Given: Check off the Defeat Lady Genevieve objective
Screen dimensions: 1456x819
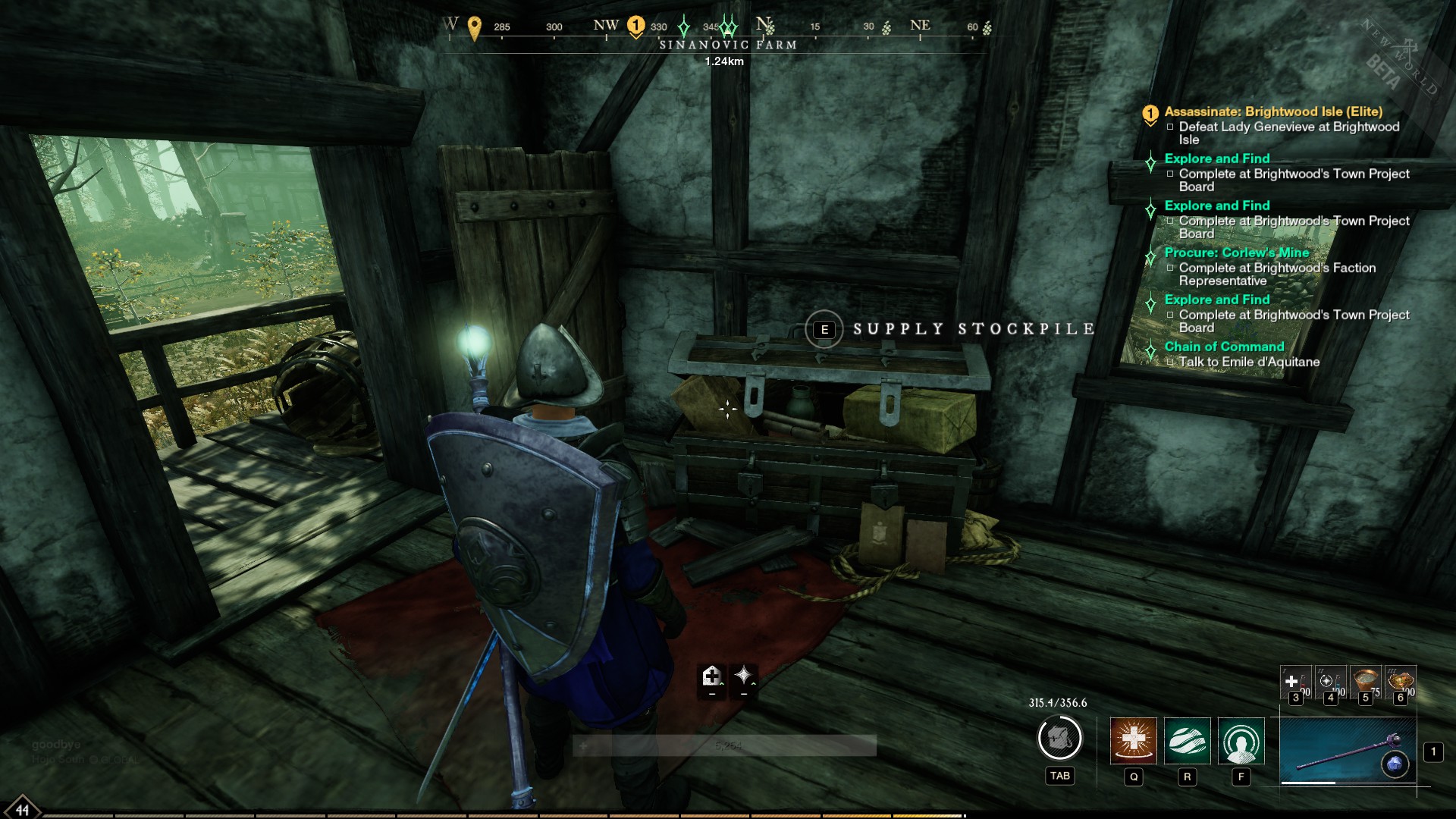Looking at the screenshot, I should [x=1170, y=127].
